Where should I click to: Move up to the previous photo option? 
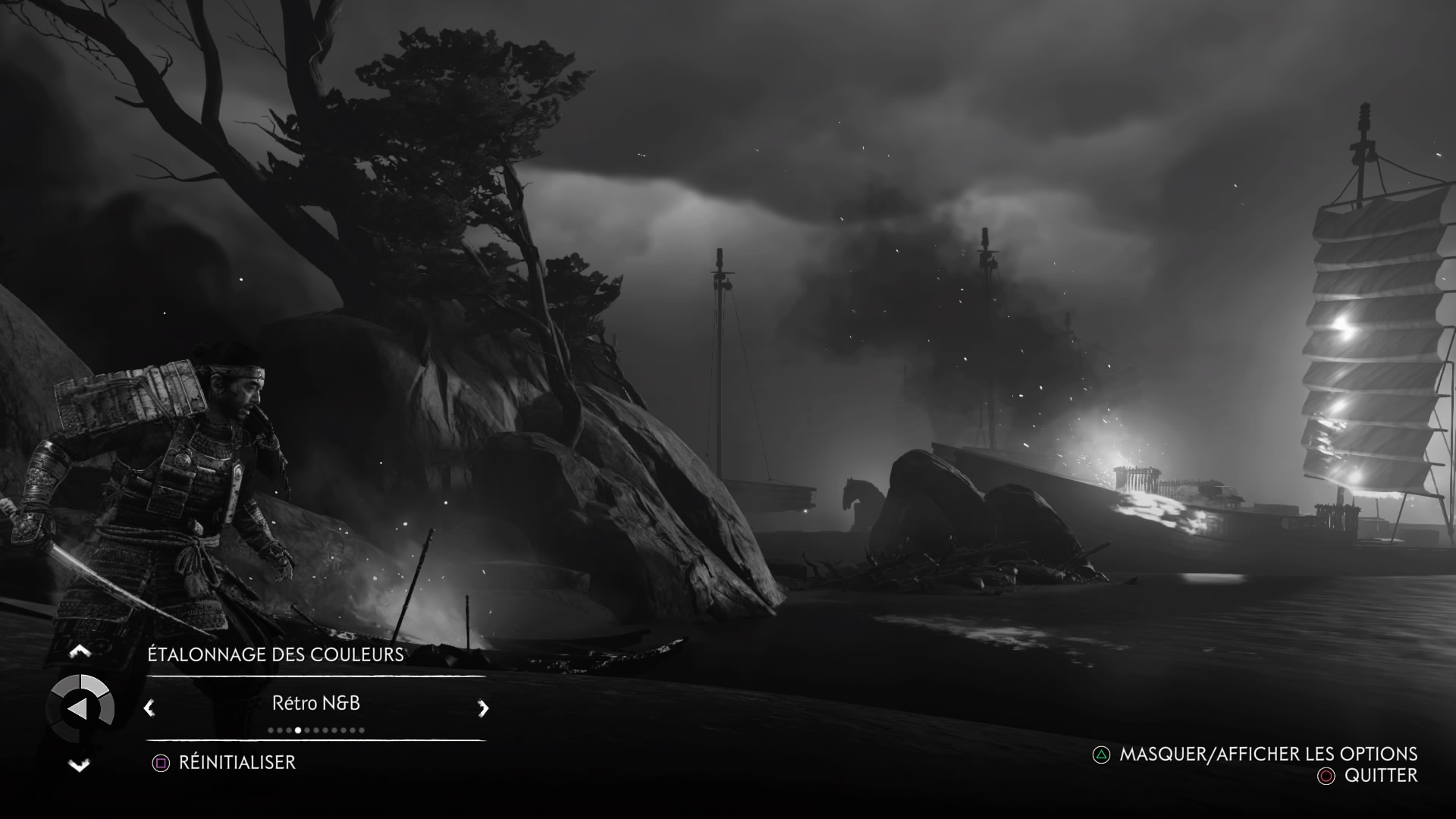pyautogui.click(x=80, y=651)
